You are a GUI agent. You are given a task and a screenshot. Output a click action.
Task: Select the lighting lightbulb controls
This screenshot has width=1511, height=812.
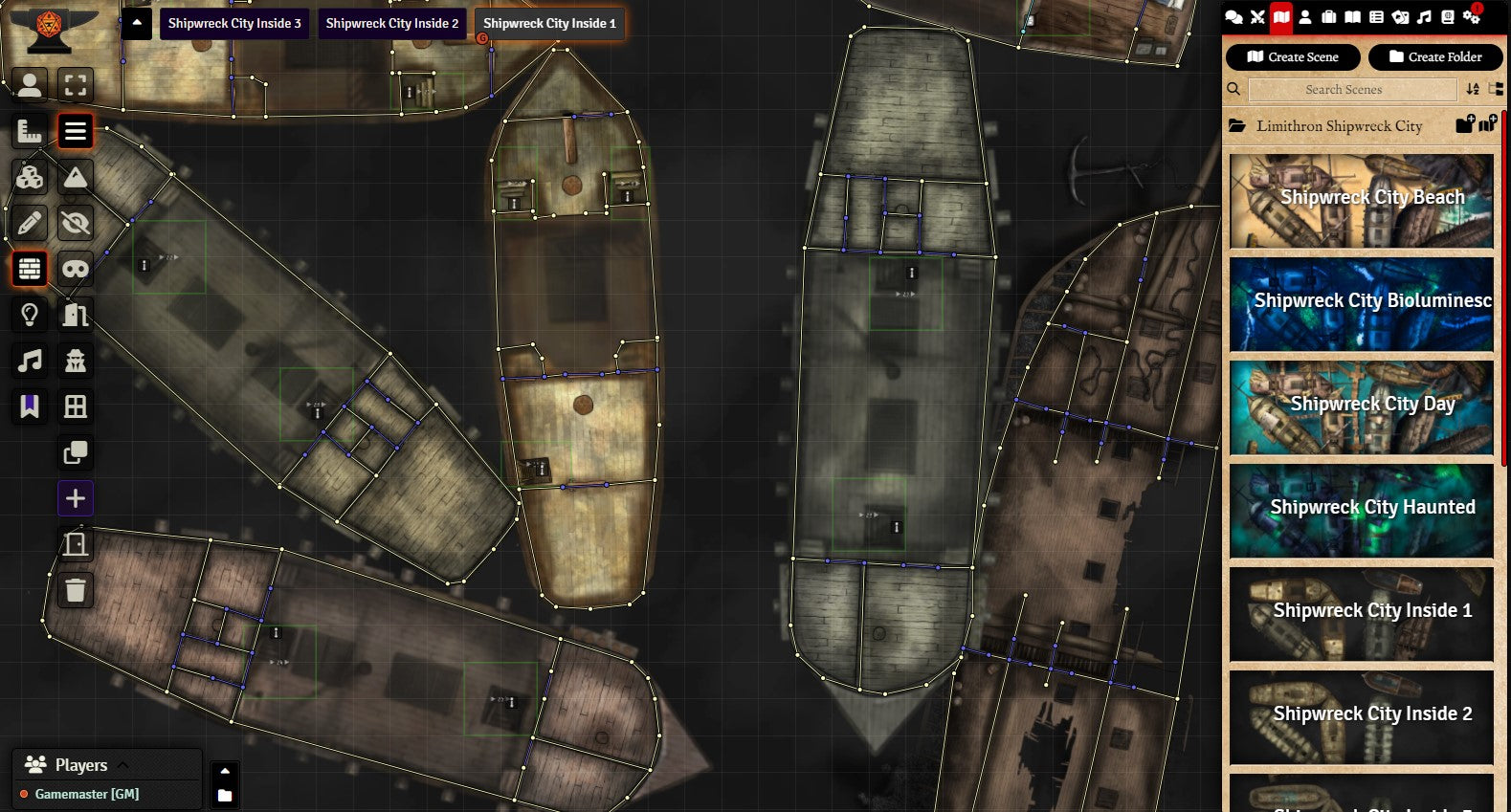tap(30, 315)
